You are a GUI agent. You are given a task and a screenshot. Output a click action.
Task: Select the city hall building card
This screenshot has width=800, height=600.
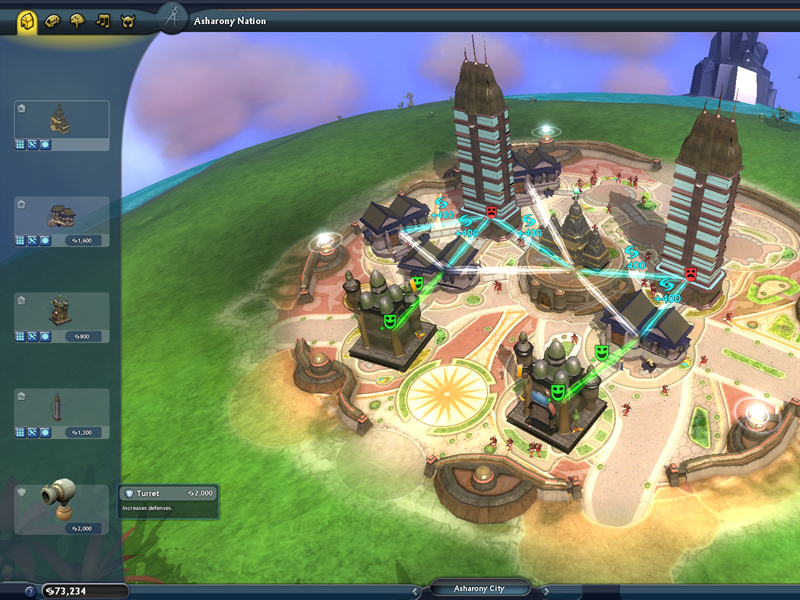pos(61,120)
